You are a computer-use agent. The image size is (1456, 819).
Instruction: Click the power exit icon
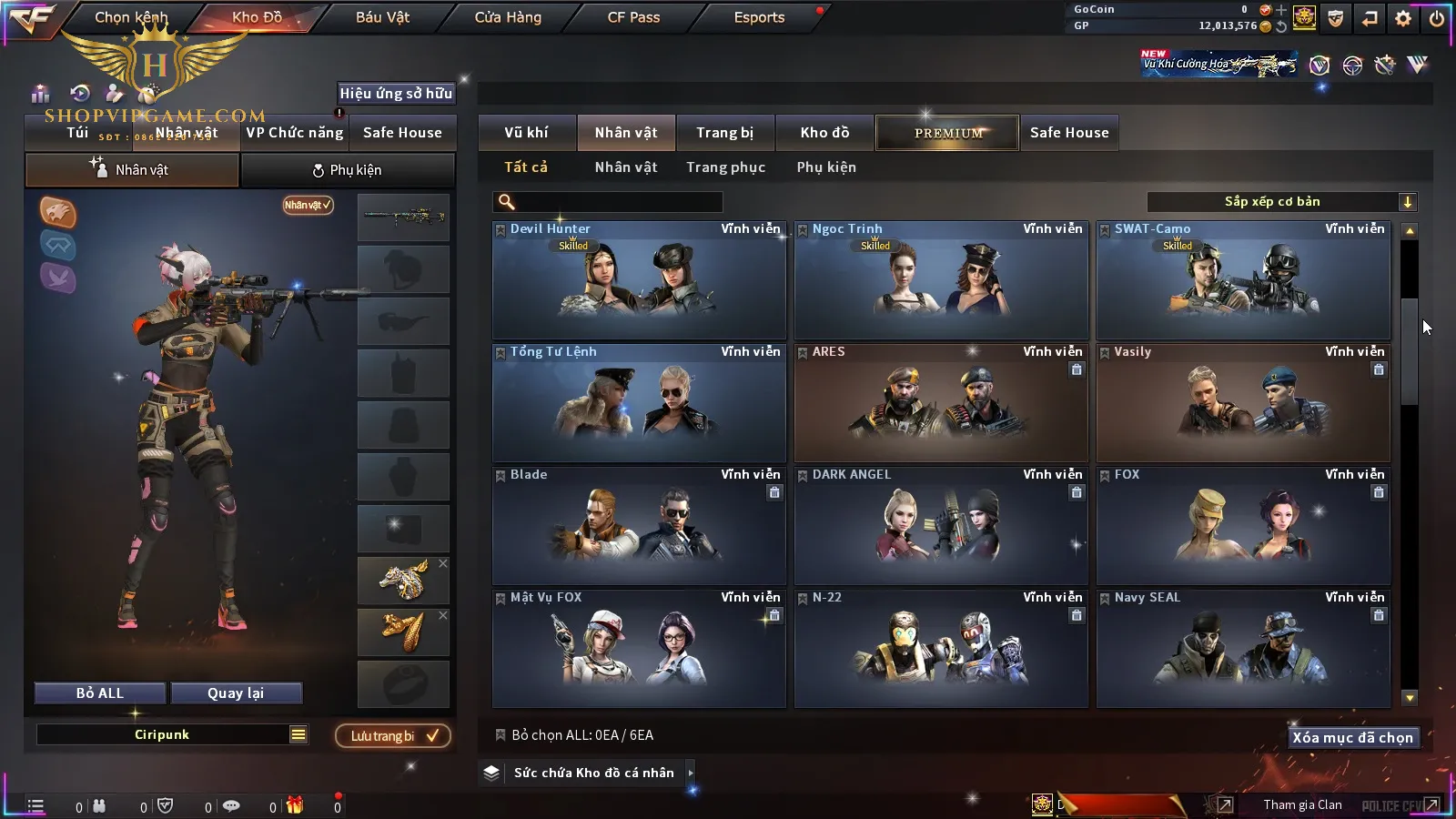tap(1437, 18)
